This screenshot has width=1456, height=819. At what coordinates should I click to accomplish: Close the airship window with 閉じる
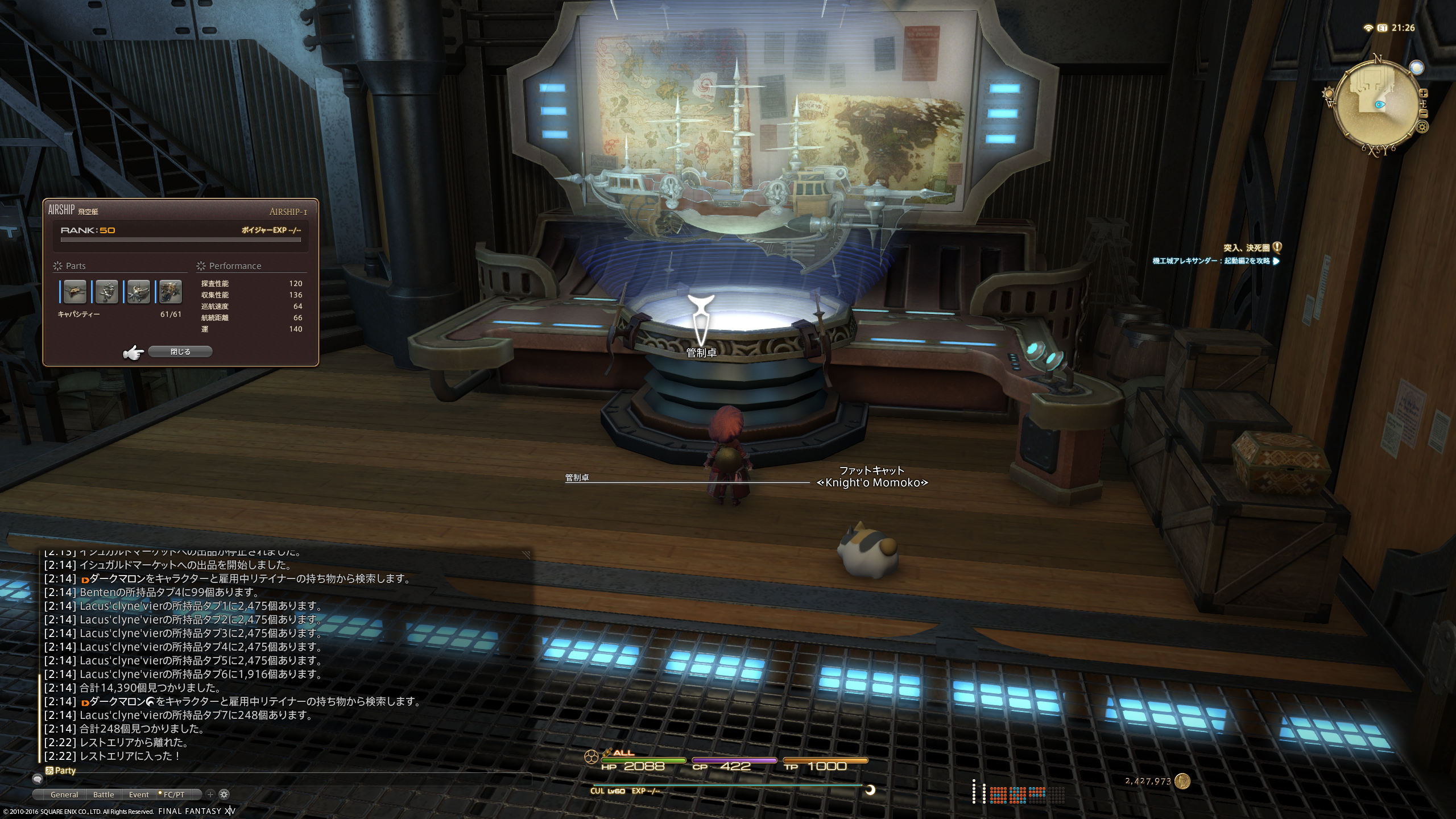(x=180, y=352)
